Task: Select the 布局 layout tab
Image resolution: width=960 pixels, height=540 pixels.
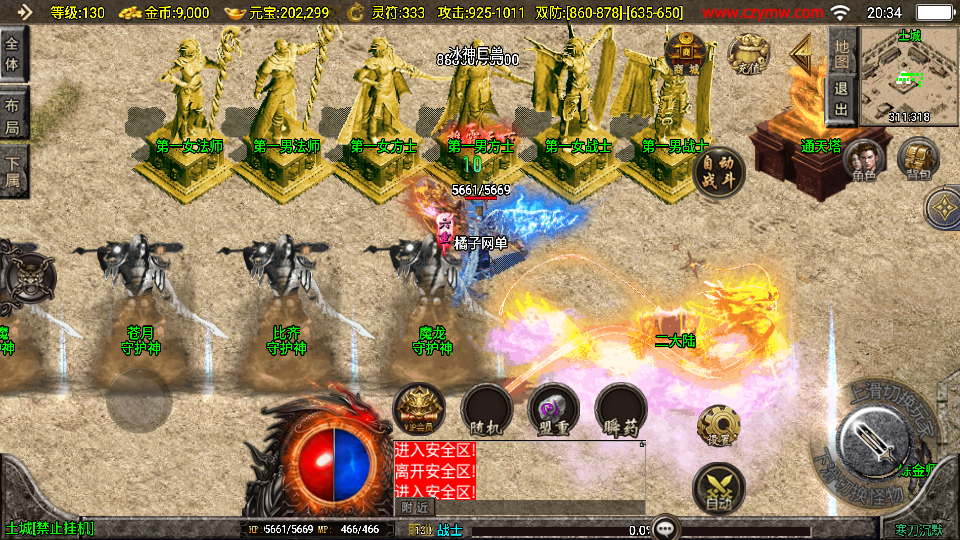Action: point(13,115)
